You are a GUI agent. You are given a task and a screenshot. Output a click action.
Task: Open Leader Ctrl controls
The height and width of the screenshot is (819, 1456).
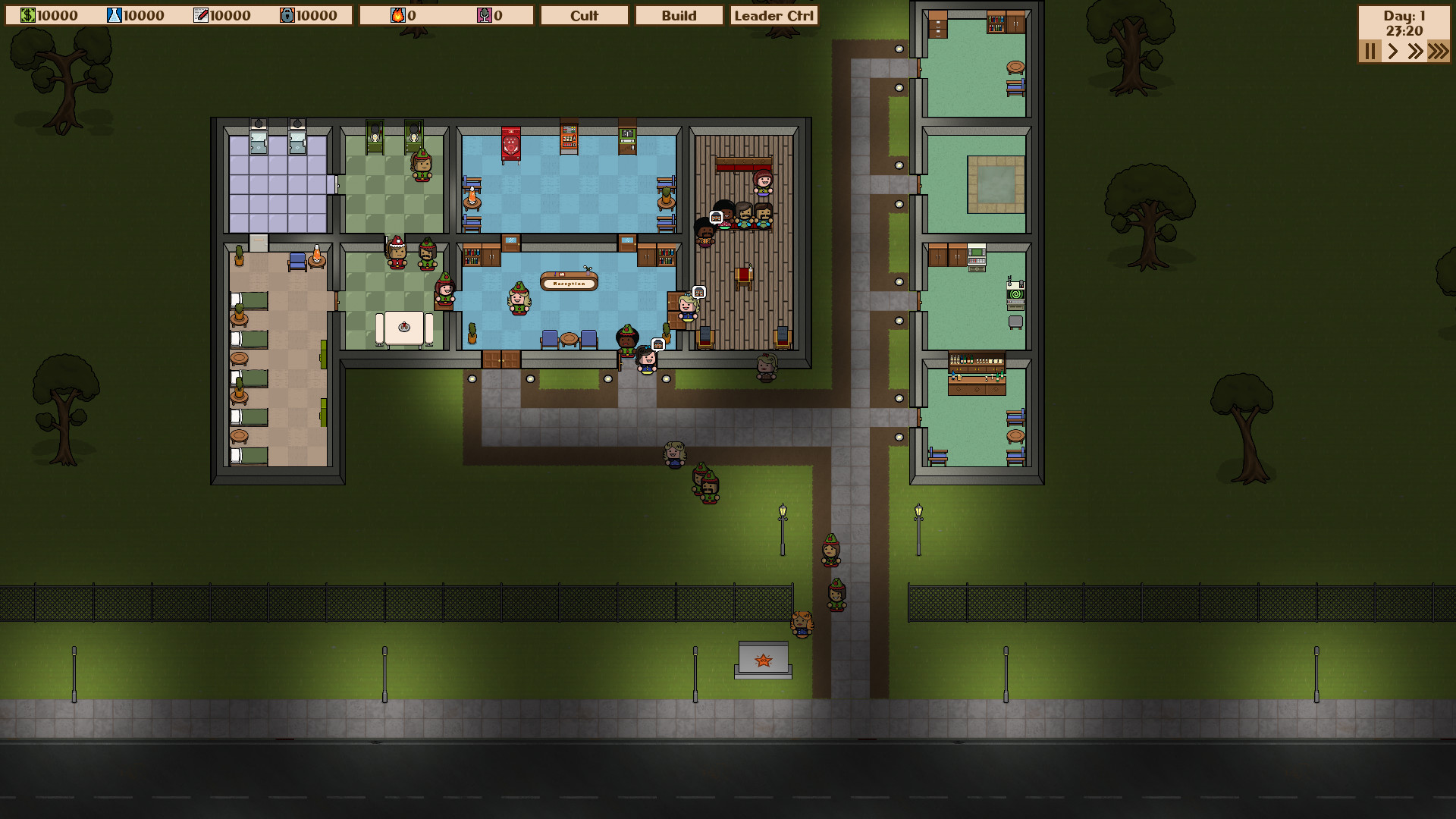click(774, 15)
